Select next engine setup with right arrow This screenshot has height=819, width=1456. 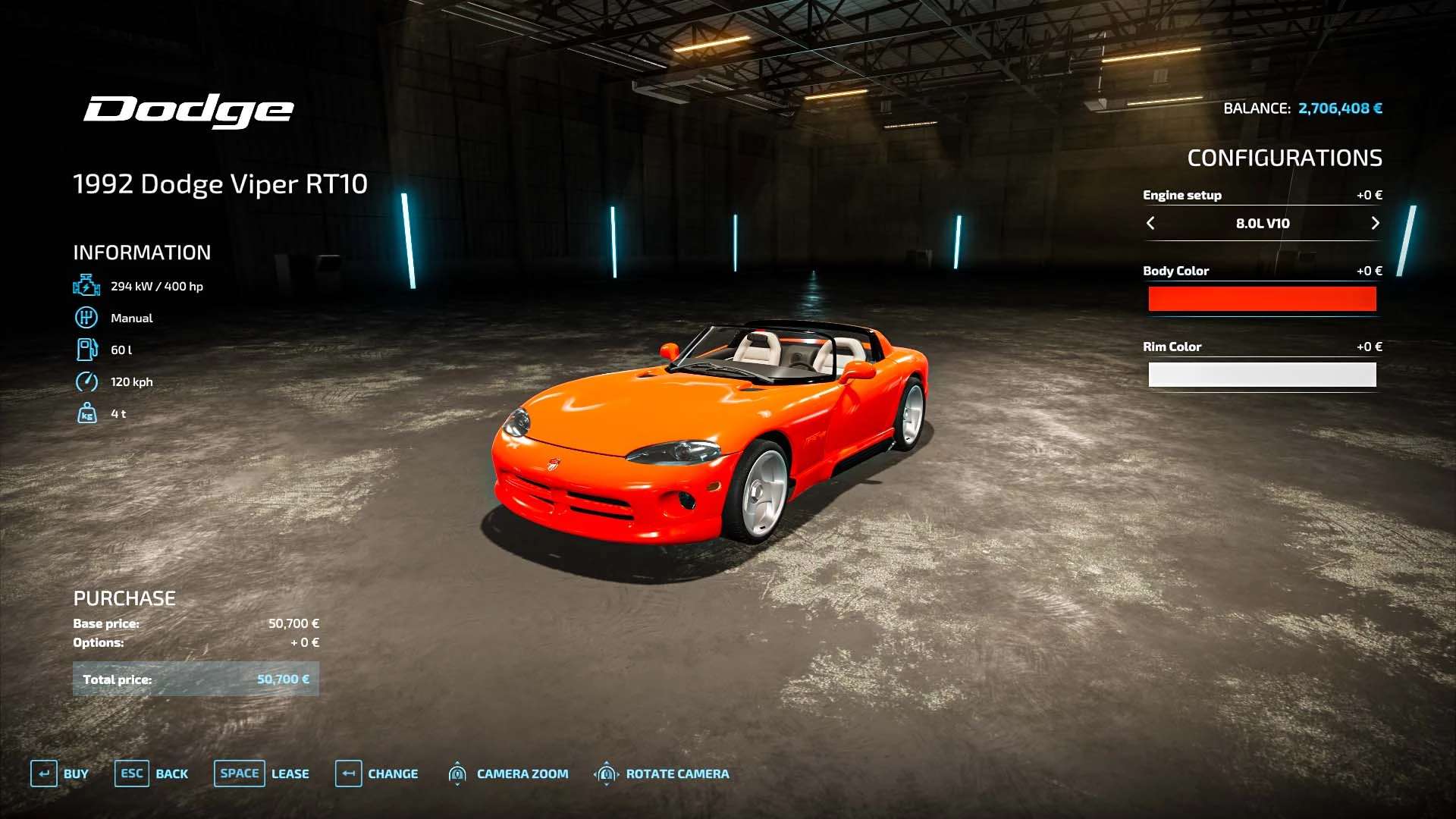[x=1375, y=223]
